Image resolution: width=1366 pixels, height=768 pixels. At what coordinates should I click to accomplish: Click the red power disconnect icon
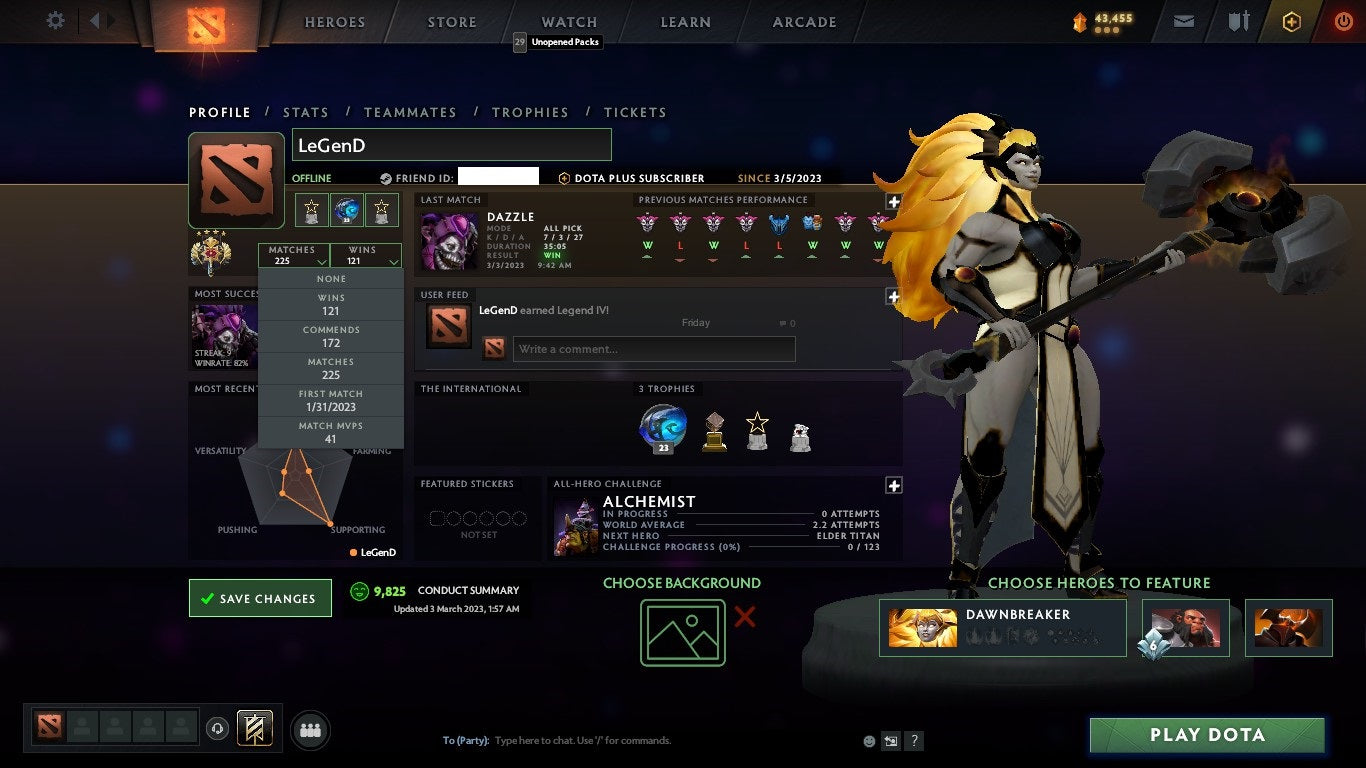[x=1344, y=19]
